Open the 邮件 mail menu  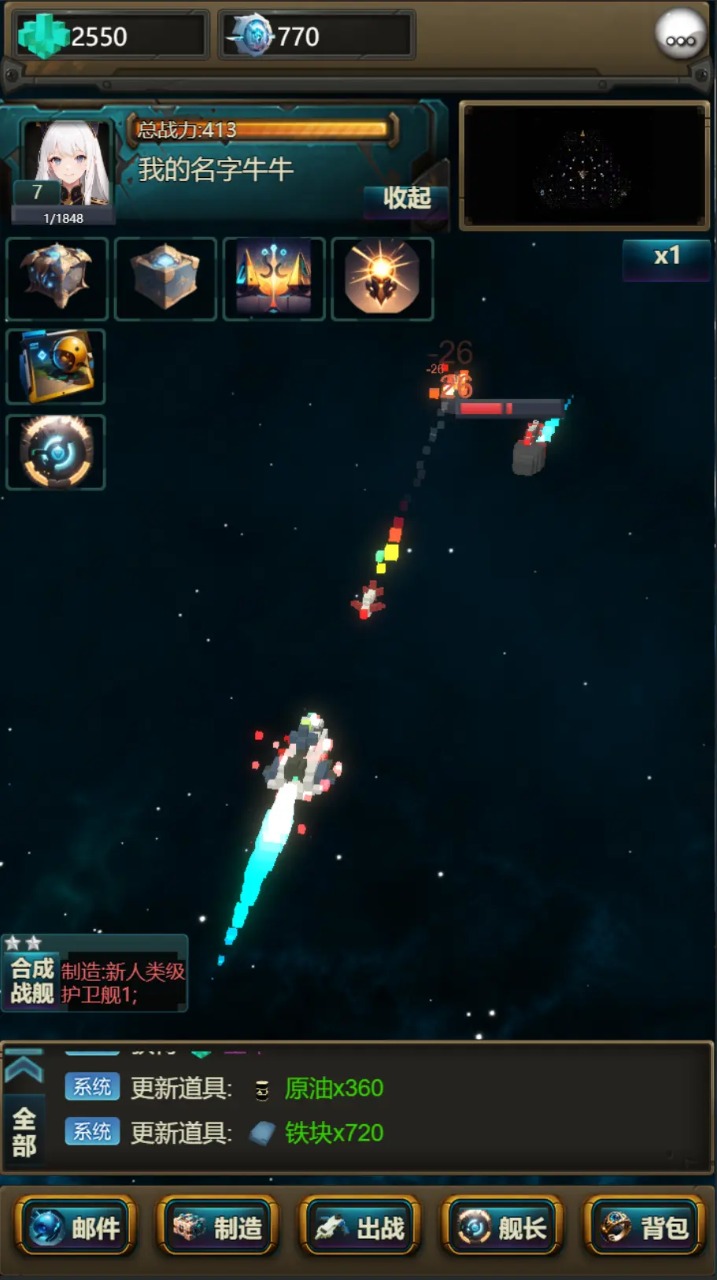tap(75, 1226)
